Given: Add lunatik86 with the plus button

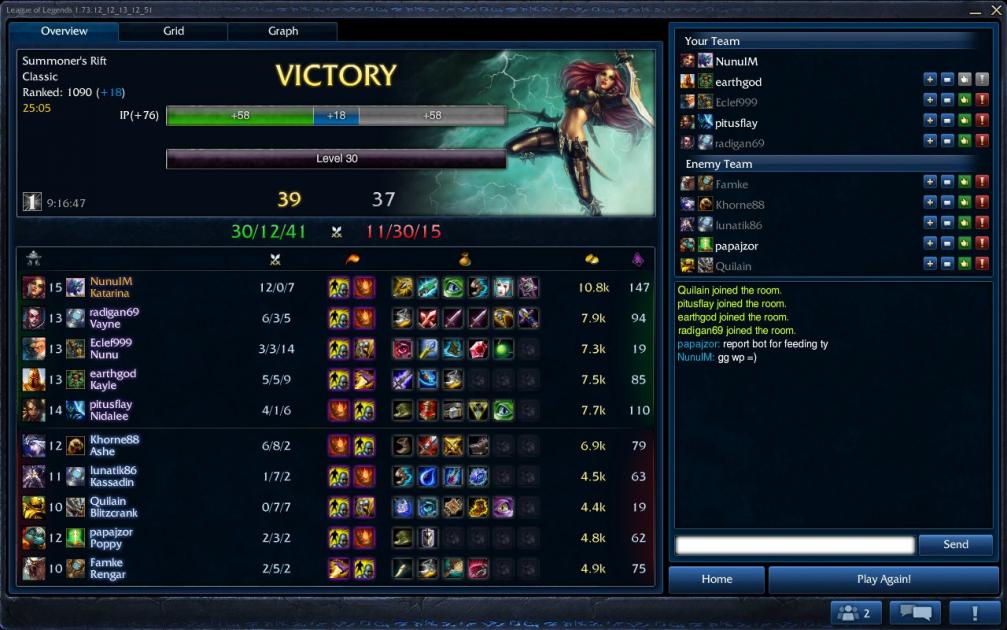Looking at the screenshot, I should (930, 225).
